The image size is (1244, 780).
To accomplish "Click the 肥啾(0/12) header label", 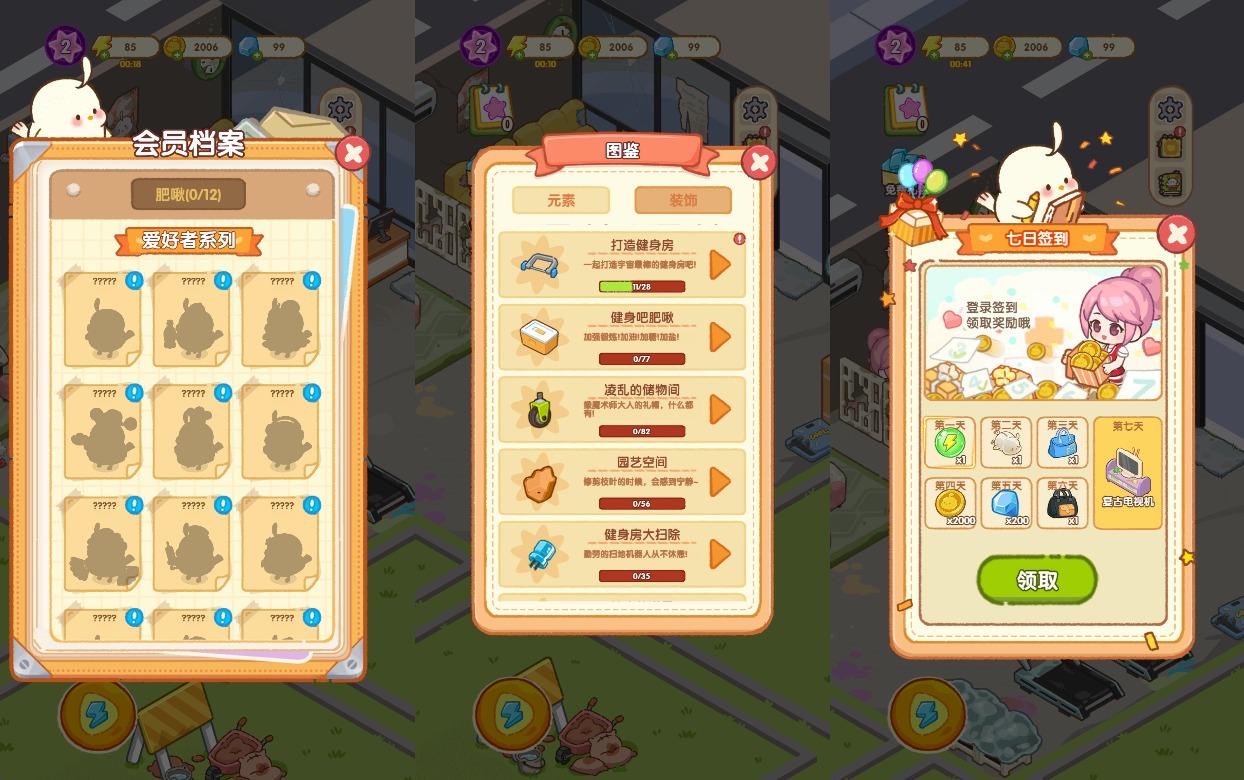I will click(188, 194).
